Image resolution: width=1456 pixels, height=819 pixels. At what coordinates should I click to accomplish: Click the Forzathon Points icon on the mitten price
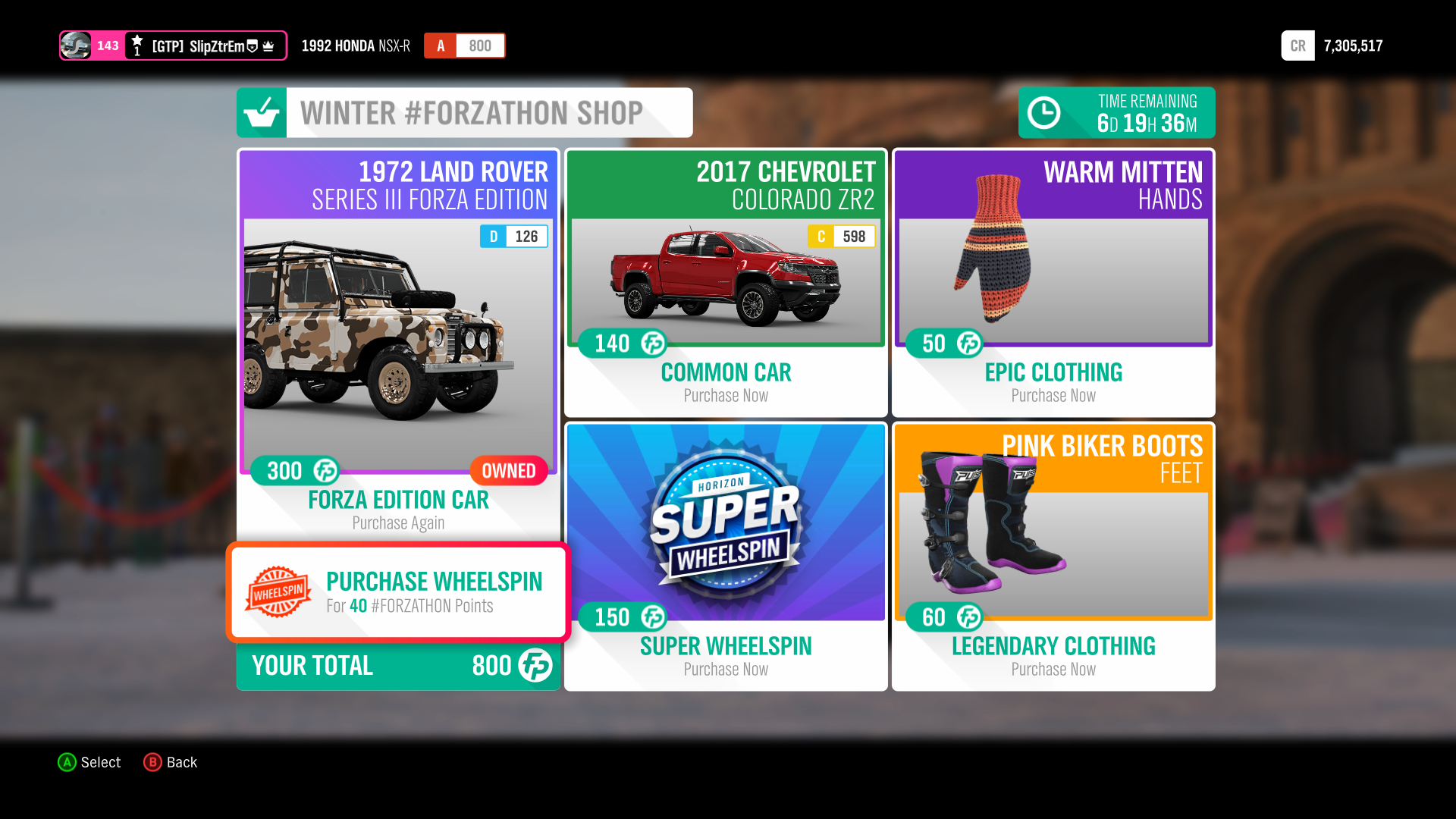968,343
